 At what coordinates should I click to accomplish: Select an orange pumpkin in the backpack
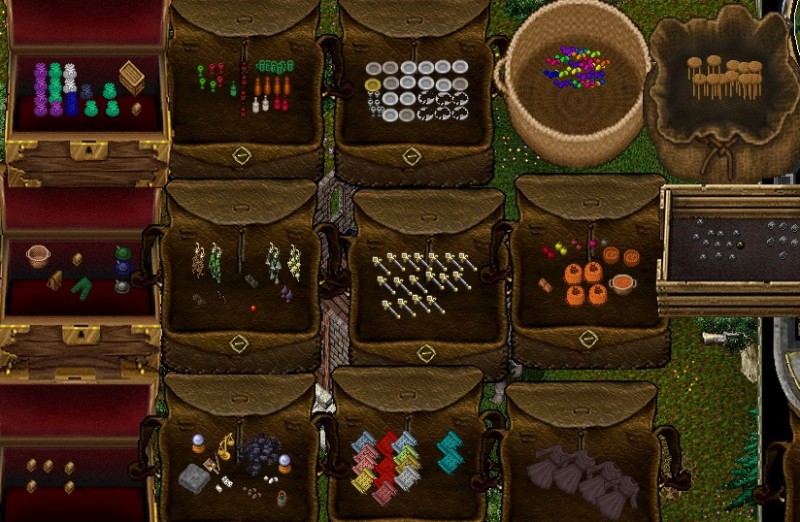click(575, 274)
